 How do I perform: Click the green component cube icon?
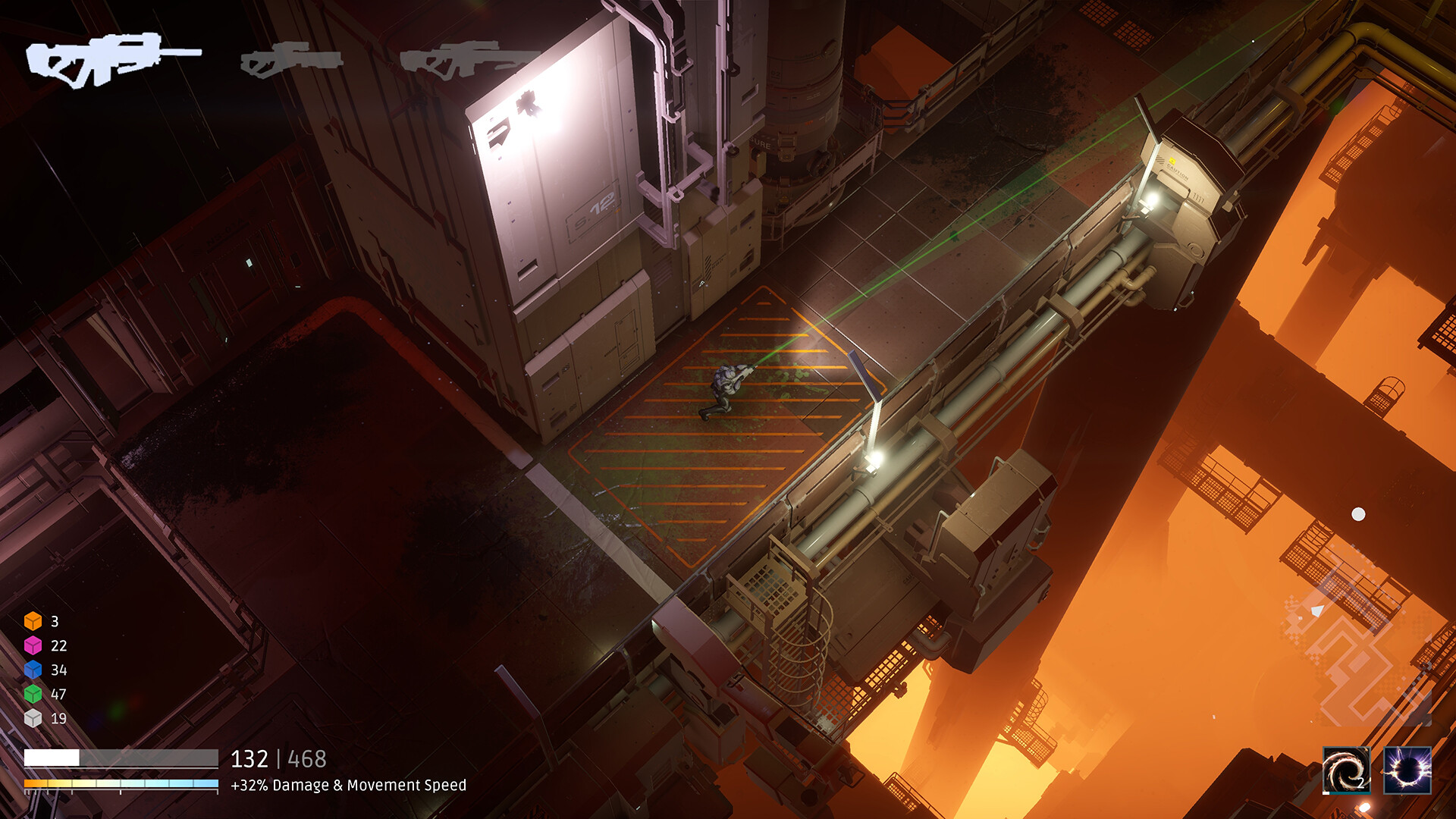33,693
